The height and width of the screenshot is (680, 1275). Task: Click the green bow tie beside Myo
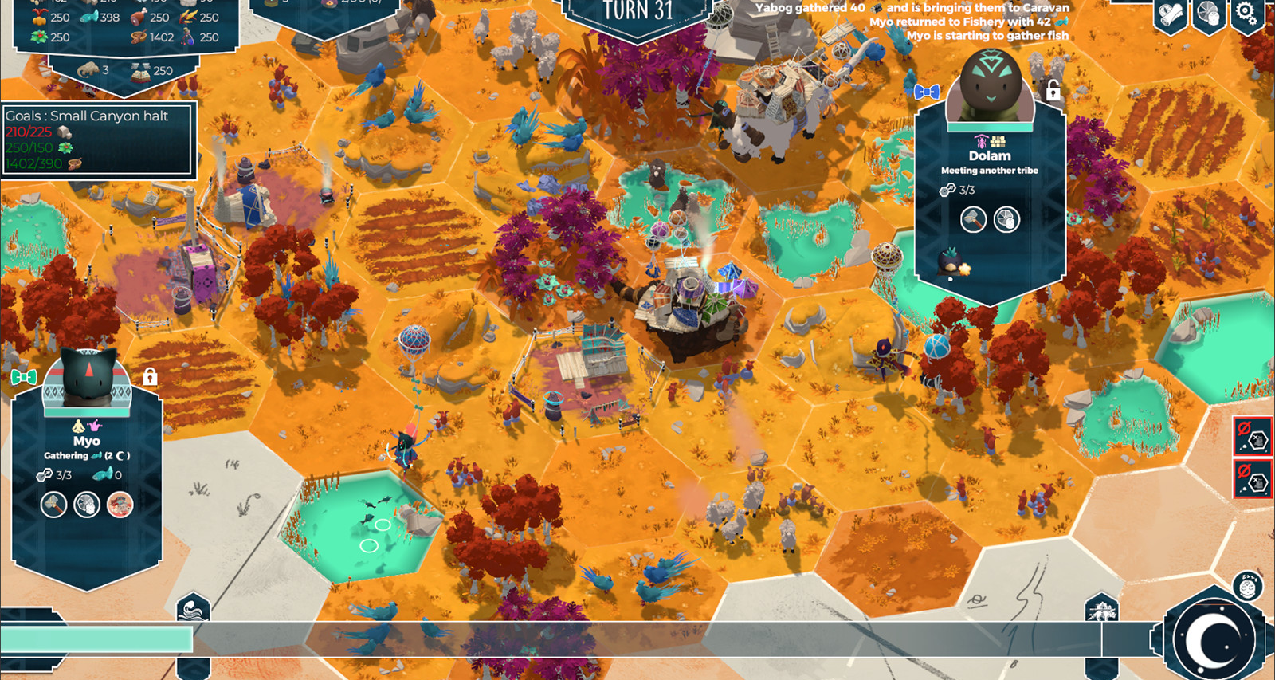click(x=23, y=377)
